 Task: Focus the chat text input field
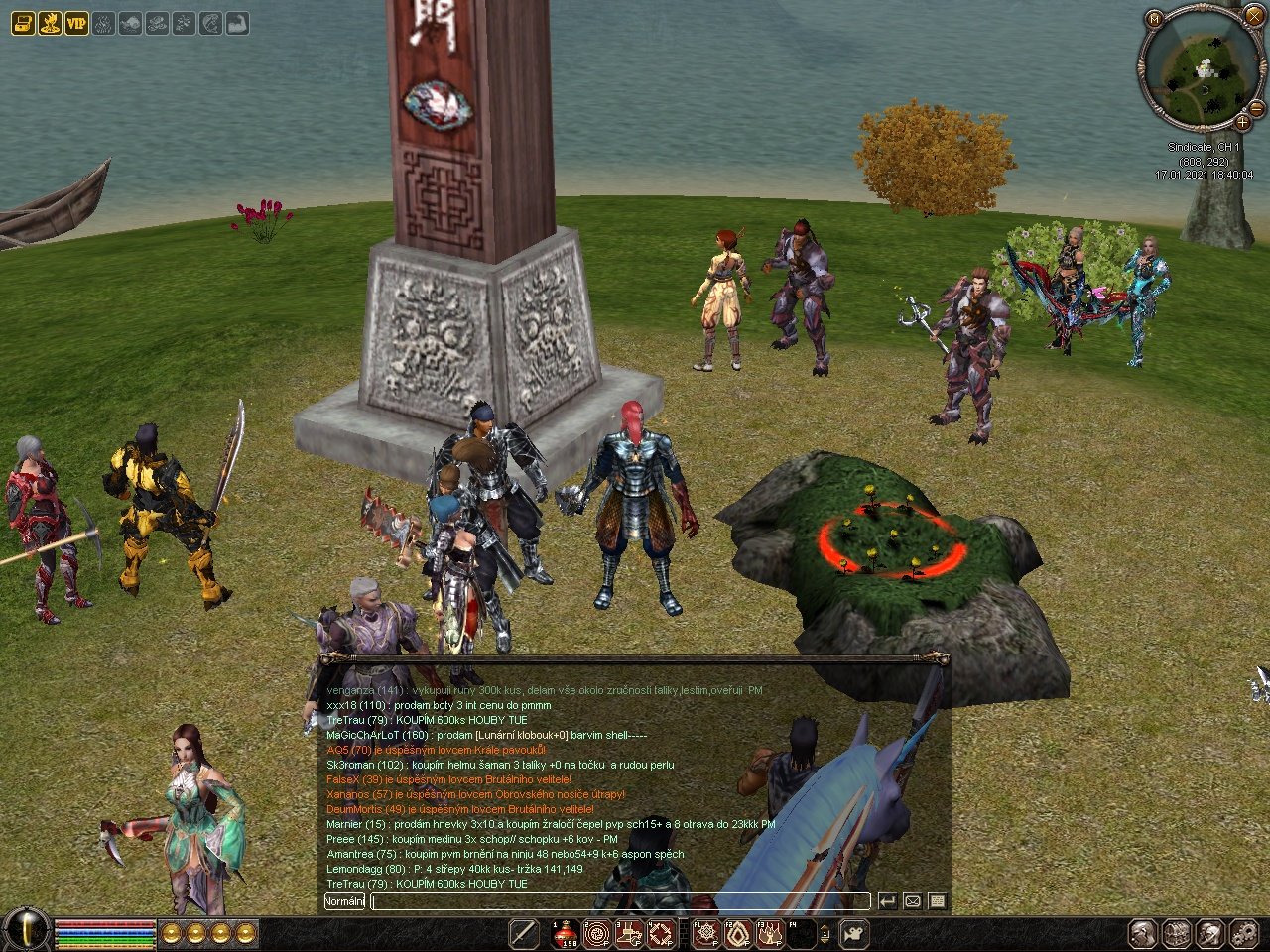620,901
